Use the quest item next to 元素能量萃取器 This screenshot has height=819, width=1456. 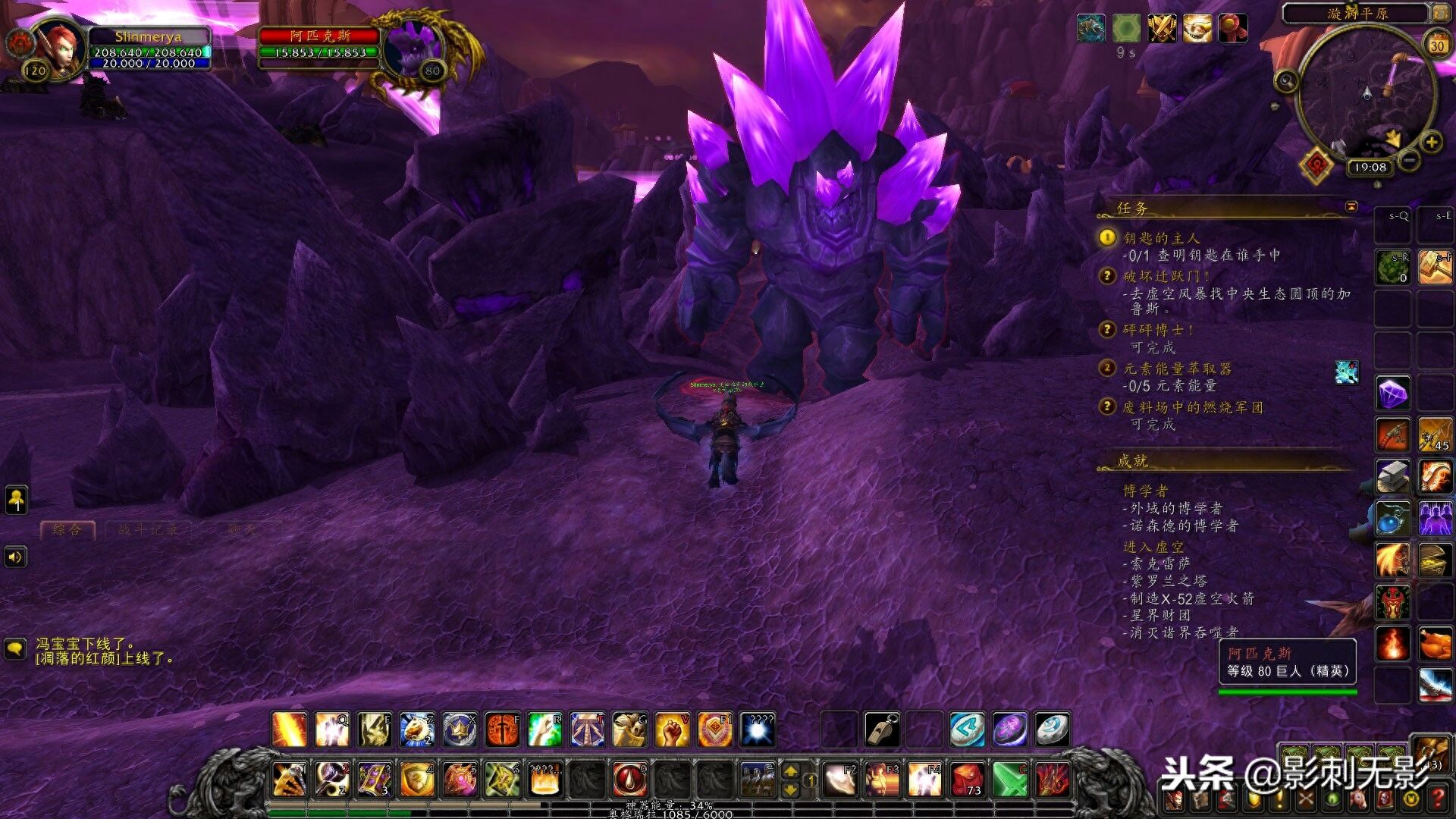point(1347,372)
